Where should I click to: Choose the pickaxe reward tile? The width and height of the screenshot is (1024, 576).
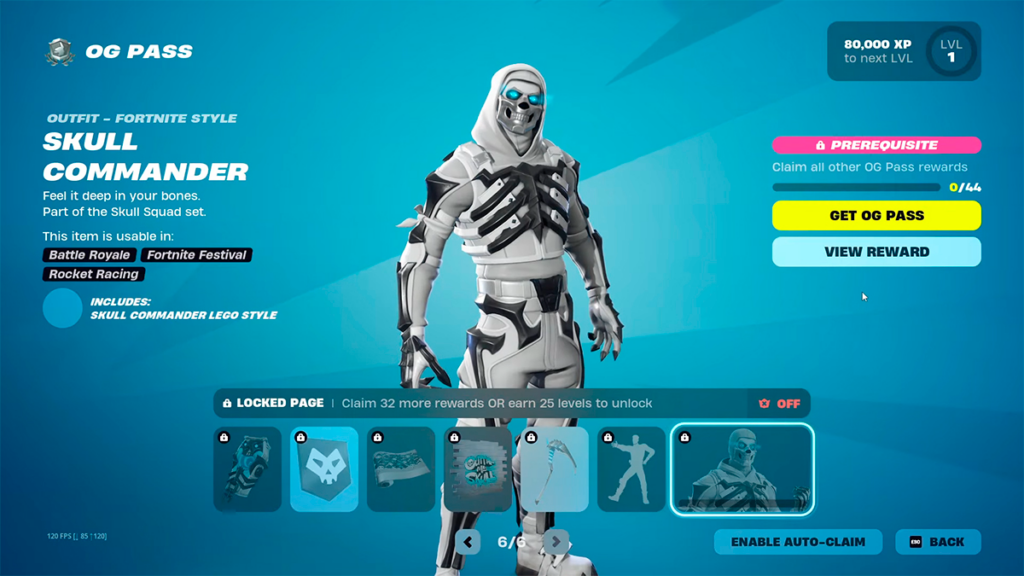[x=554, y=469]
